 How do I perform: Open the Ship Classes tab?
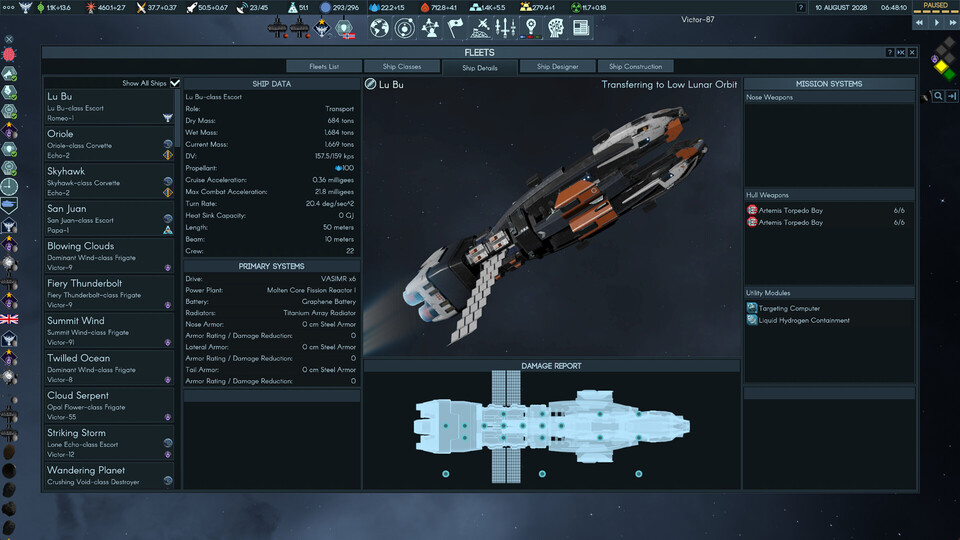point(402,67)
